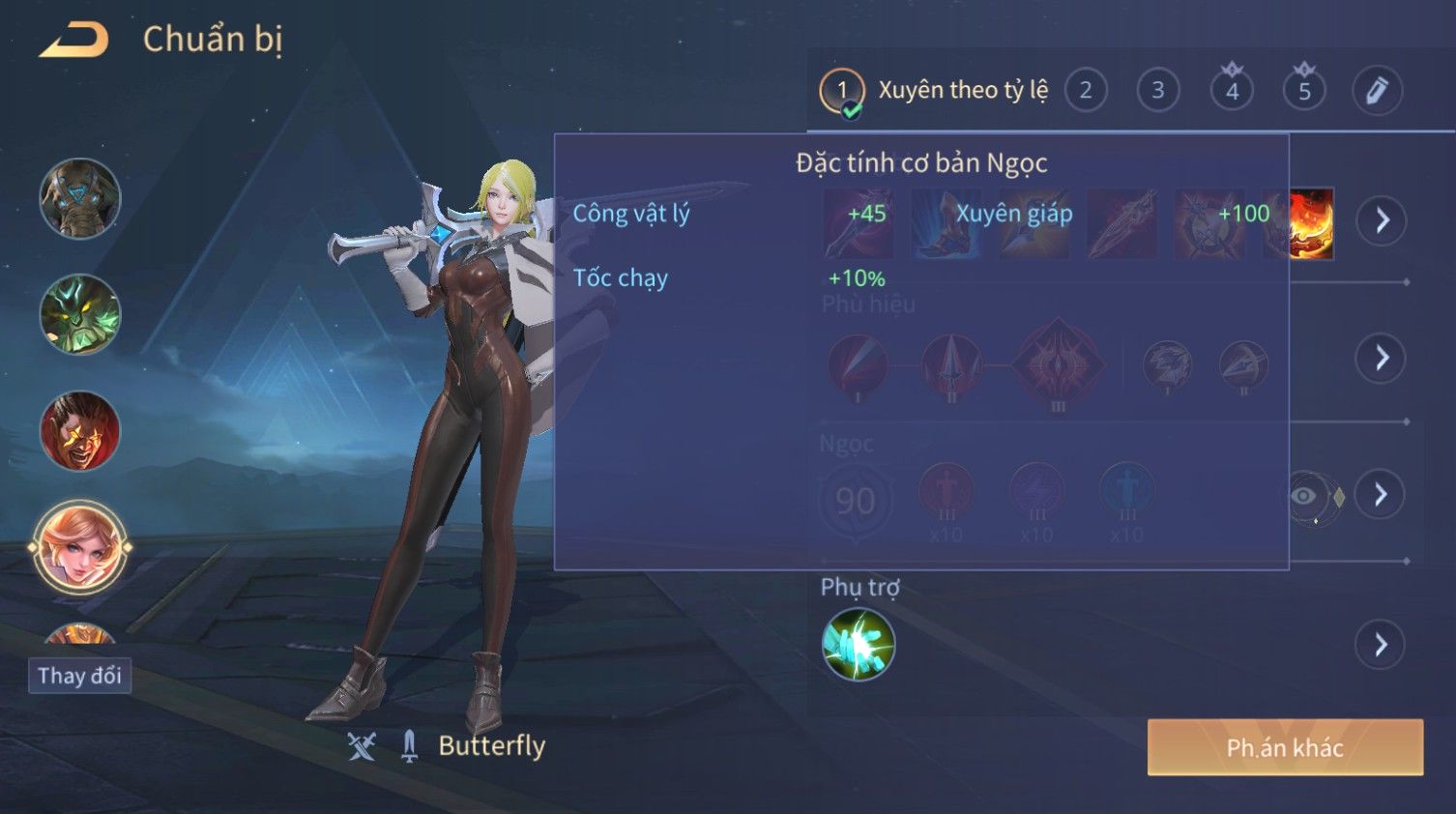This screenshot has width=1456, height=814.
Task: Pick the green glowing monster portrait
Action: 79,314
